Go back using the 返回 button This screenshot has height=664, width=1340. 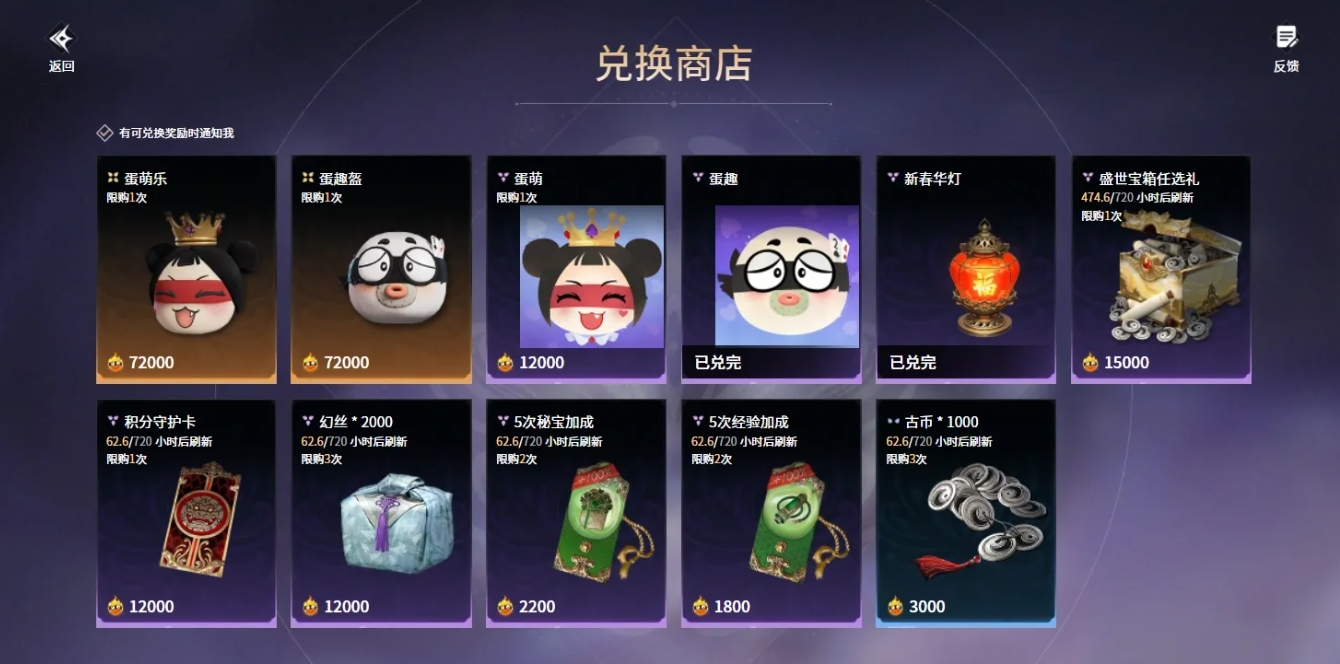pos(61,48)
